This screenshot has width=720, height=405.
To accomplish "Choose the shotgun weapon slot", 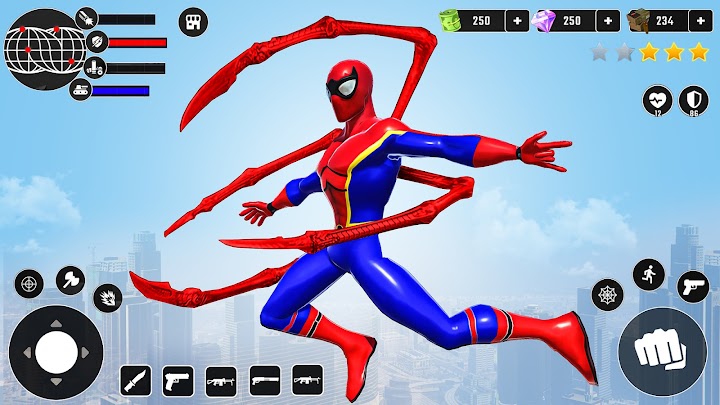I will pyautogui.click(x=264, y=380).
